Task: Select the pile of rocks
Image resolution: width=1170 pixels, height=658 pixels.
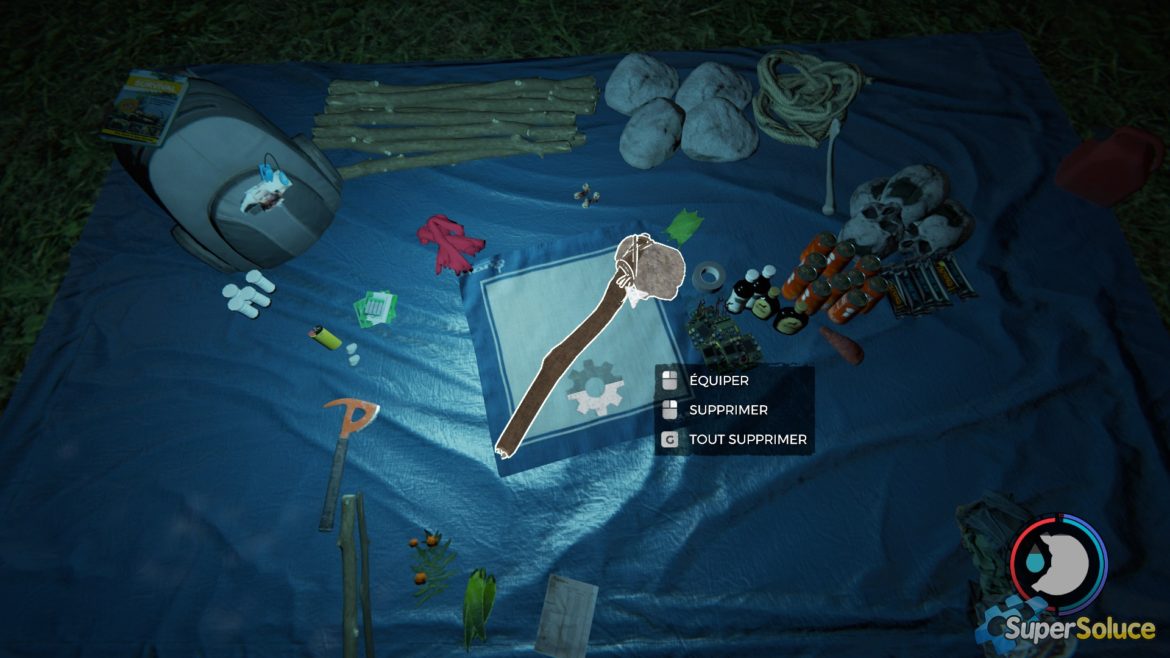Action: point(682,109)
